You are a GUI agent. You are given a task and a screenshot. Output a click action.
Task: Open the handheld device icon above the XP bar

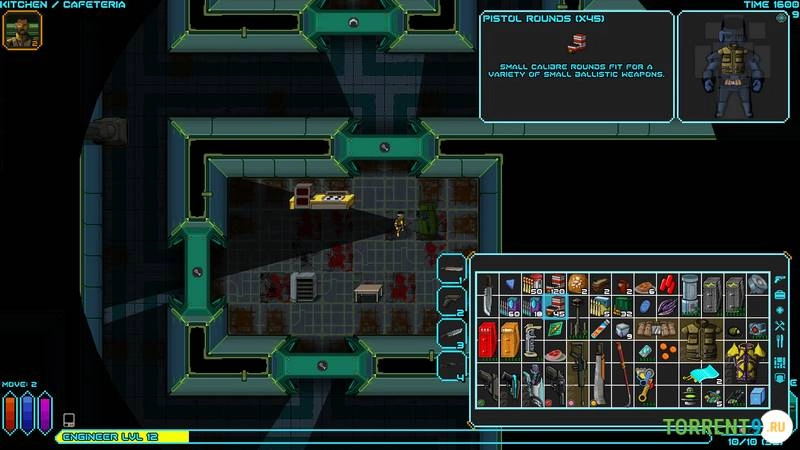tap(69, 420)
